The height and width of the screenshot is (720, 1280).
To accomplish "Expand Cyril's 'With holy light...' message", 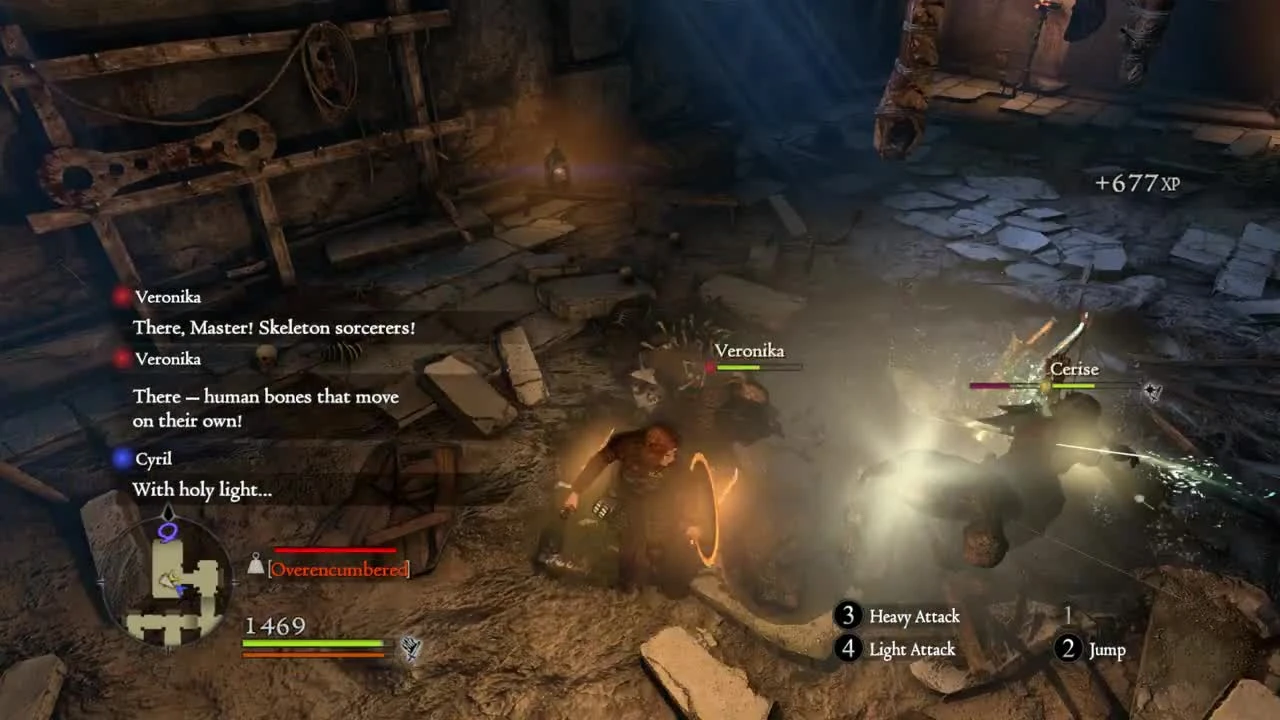I will coord(200,490).
